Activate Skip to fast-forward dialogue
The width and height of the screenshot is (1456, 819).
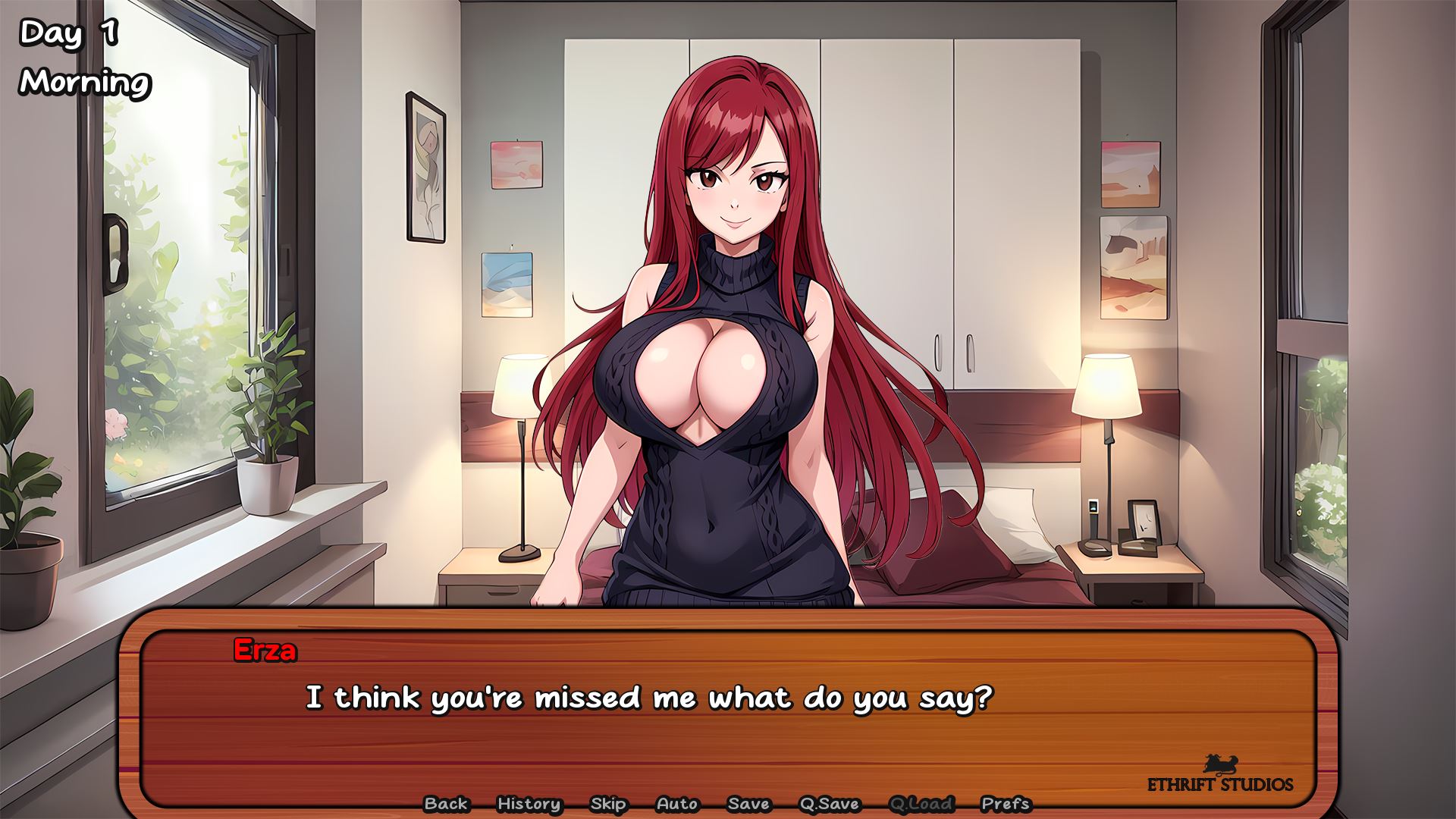tap(608, 804)
